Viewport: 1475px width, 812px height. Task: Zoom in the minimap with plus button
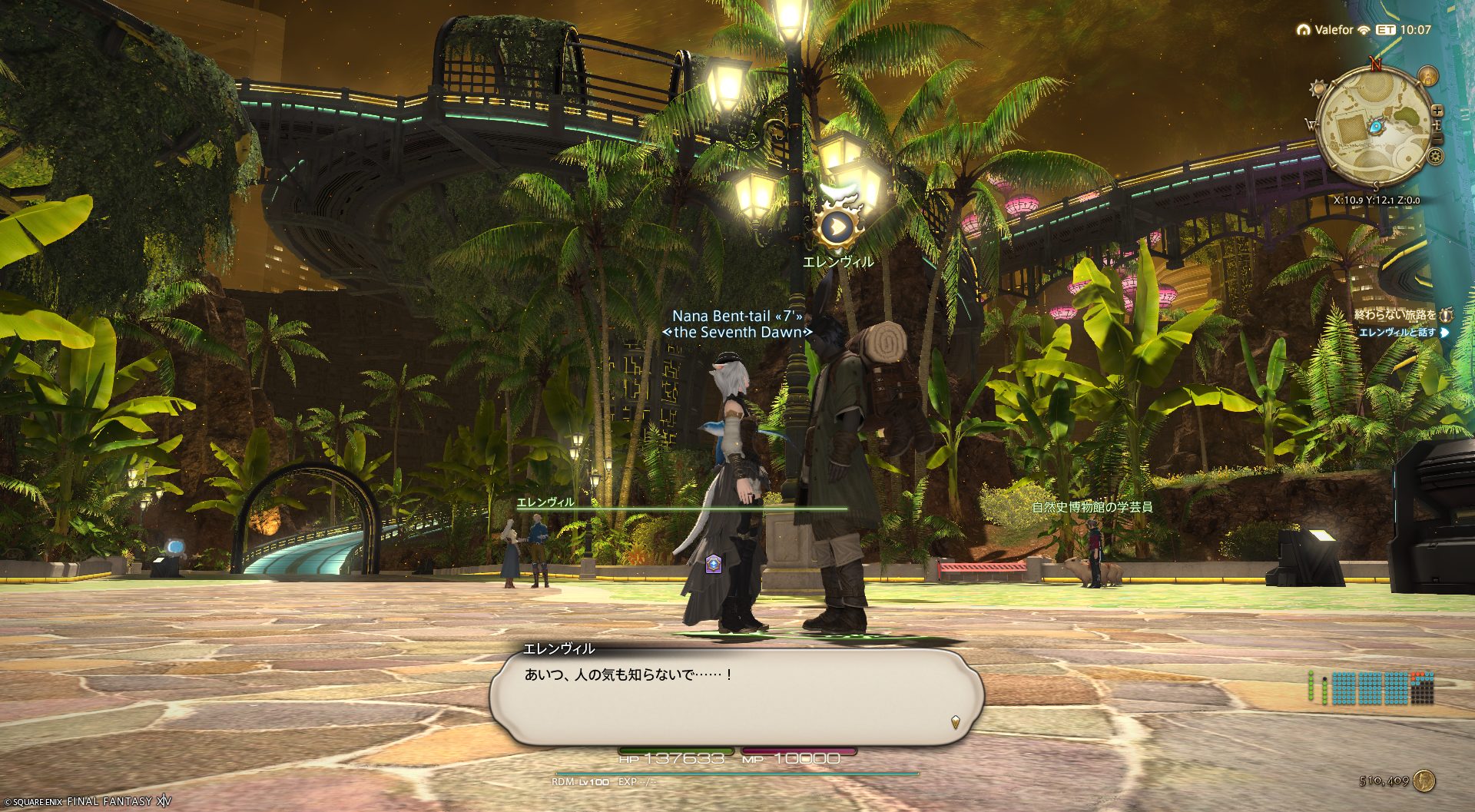1437,111
